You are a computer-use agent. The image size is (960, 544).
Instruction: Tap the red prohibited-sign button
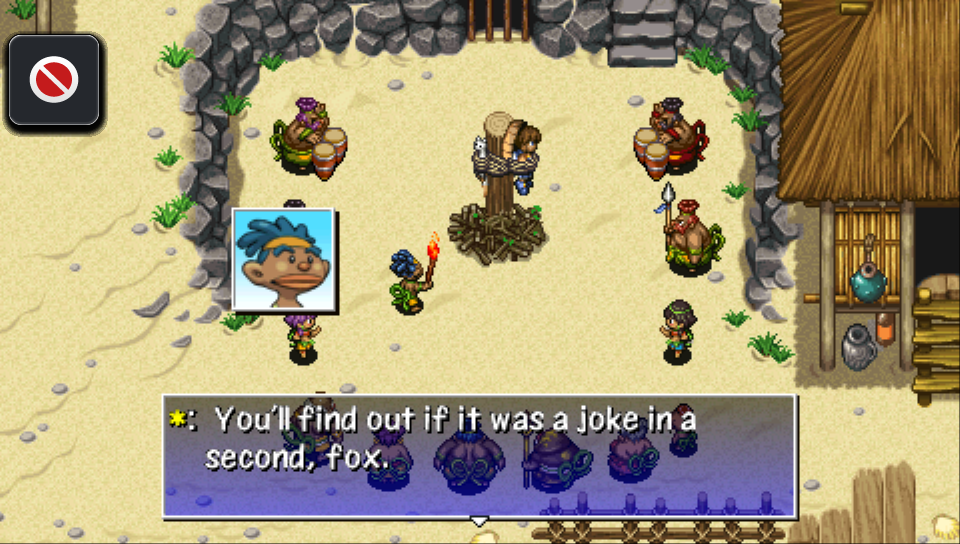54,81
